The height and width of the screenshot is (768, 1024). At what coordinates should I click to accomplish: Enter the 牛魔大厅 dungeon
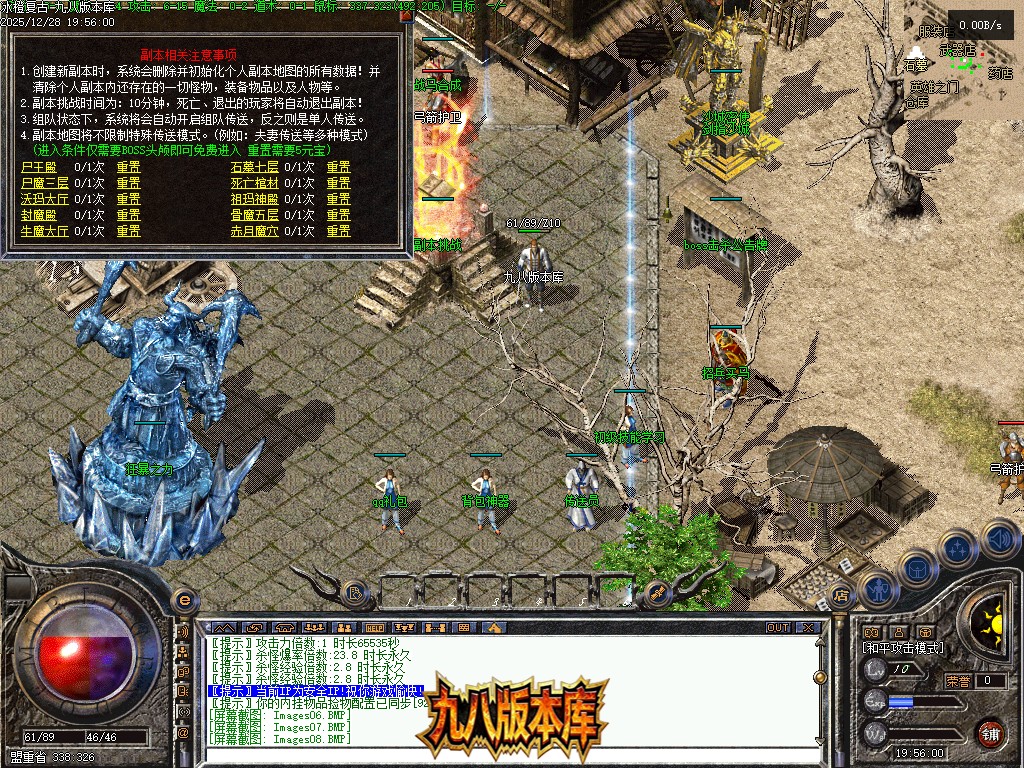pos(45,231)
